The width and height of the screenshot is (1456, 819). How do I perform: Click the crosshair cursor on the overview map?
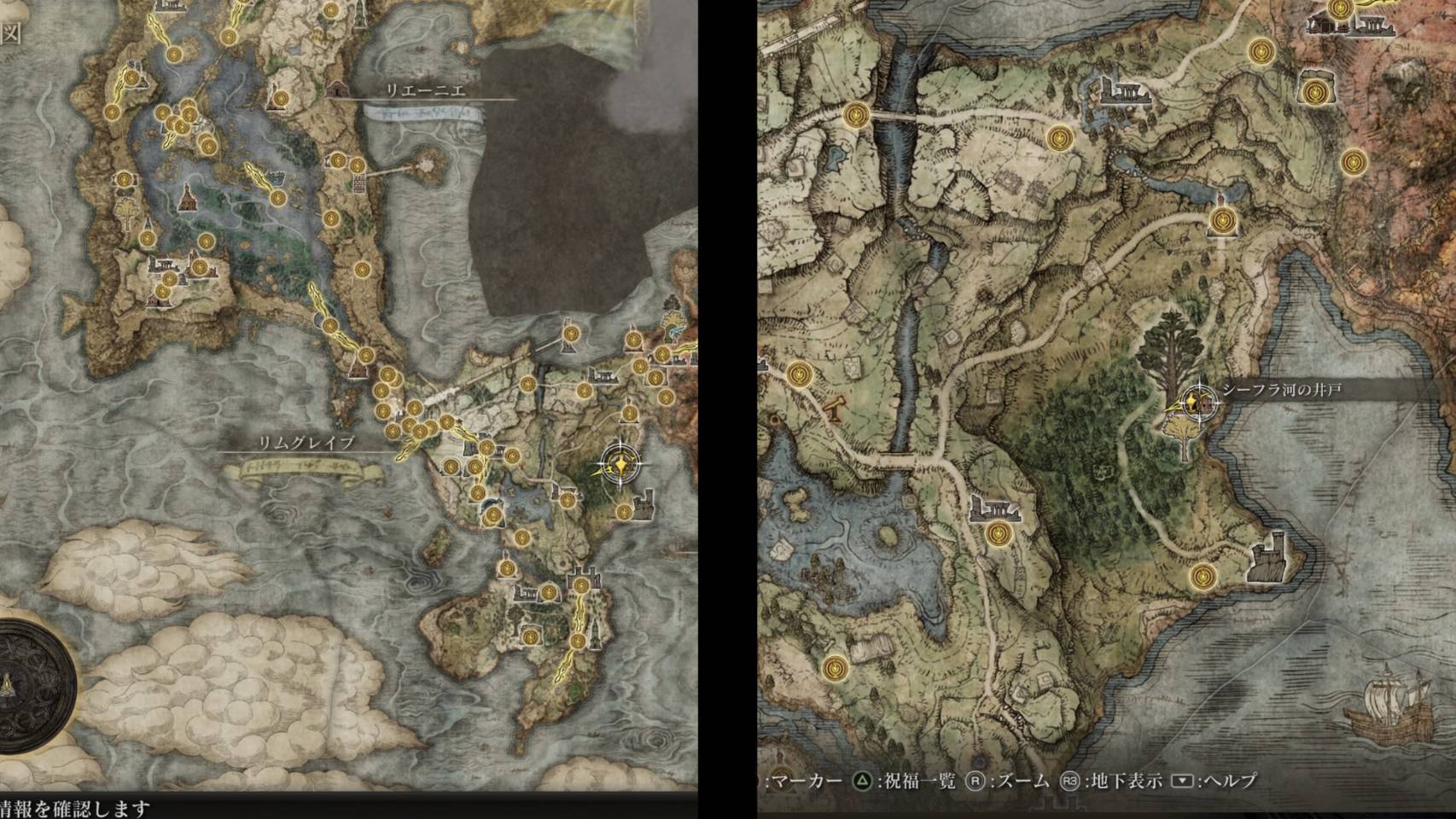[x=620, y=465]
